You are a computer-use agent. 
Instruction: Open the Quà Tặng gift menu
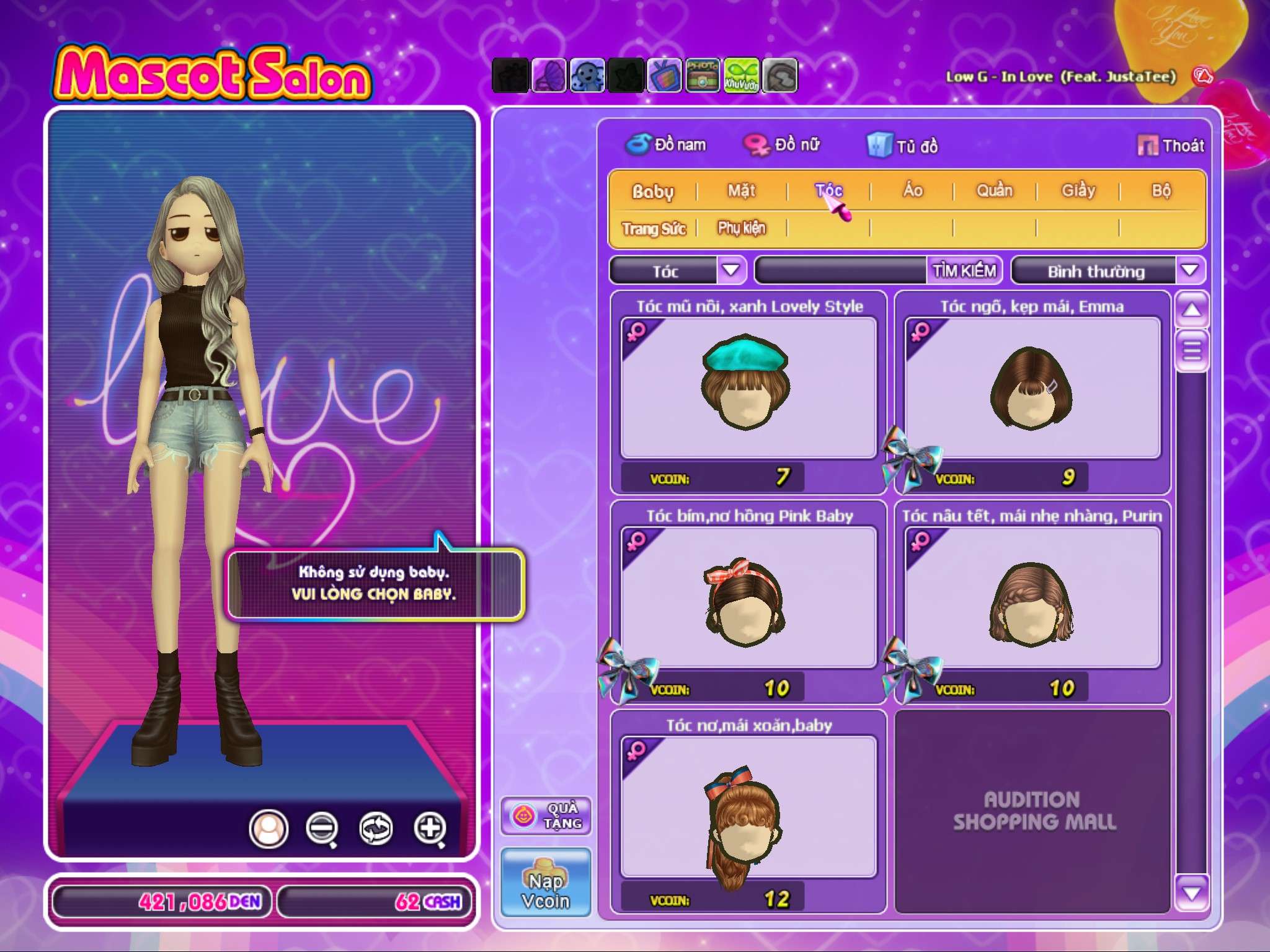[x=546, y=816]
